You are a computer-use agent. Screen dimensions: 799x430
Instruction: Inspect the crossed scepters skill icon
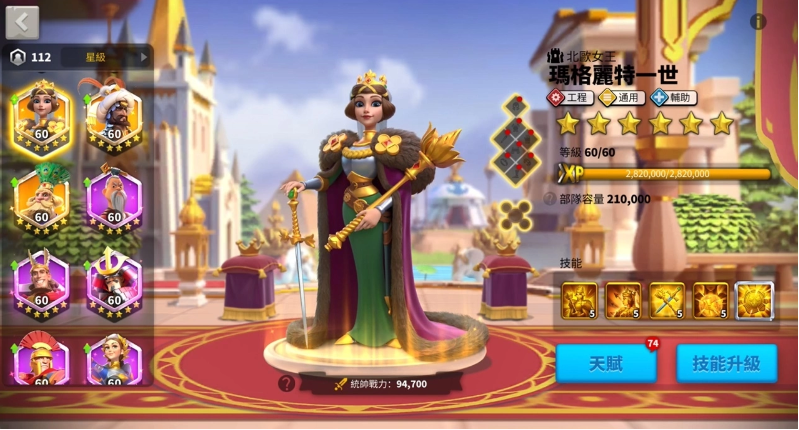(x=667, y=300)
